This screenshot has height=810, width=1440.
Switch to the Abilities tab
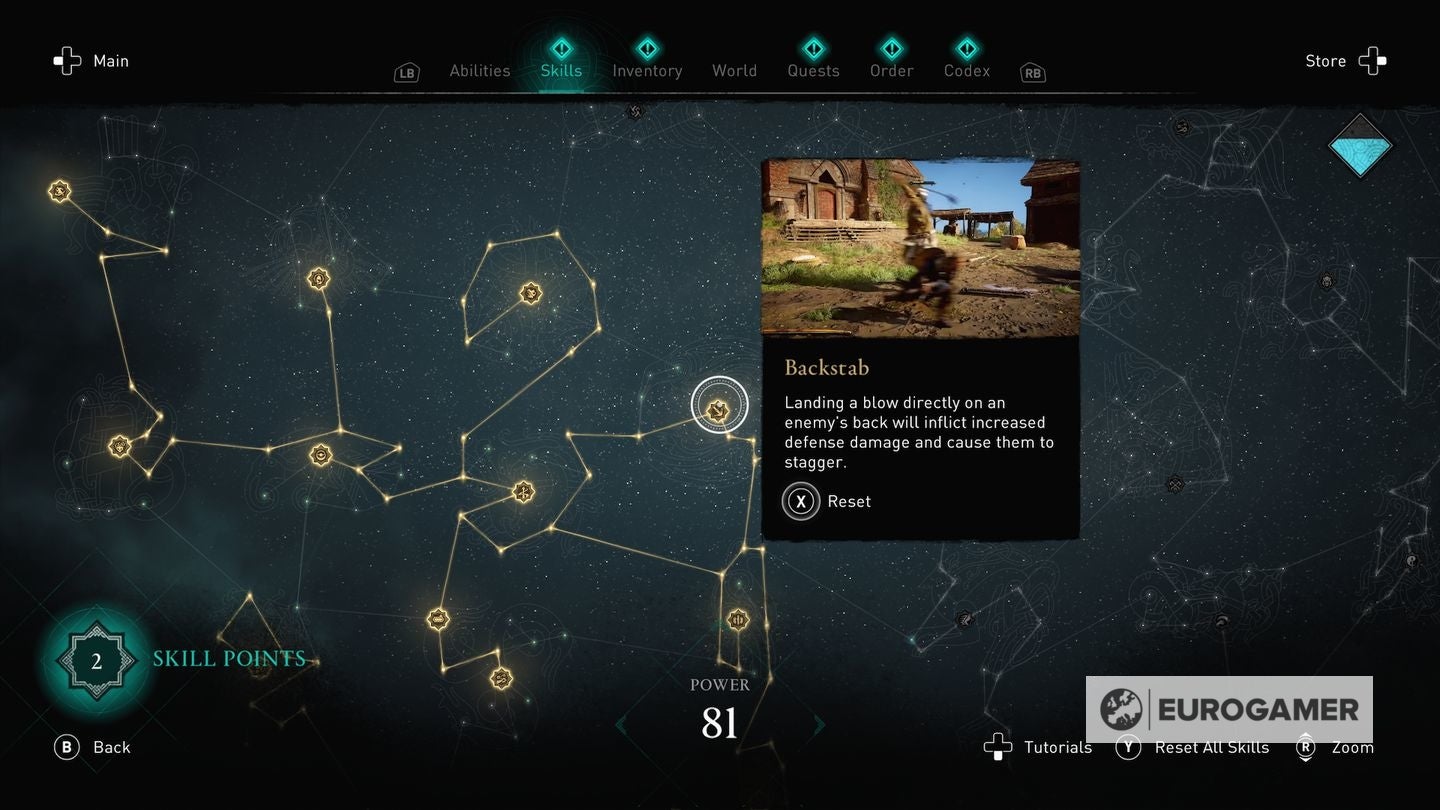(x=479, y=70)
